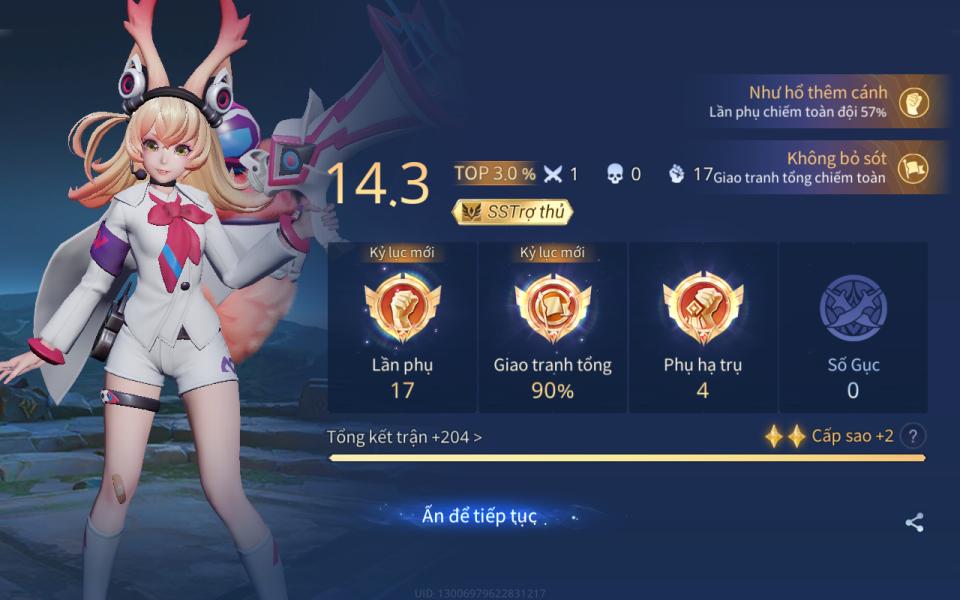The height and width of the screenshot is (600, 960).
Task: Click the "SS Trợ thủ" rating badge
Action: pyautogui.click(x=513, y=211)
